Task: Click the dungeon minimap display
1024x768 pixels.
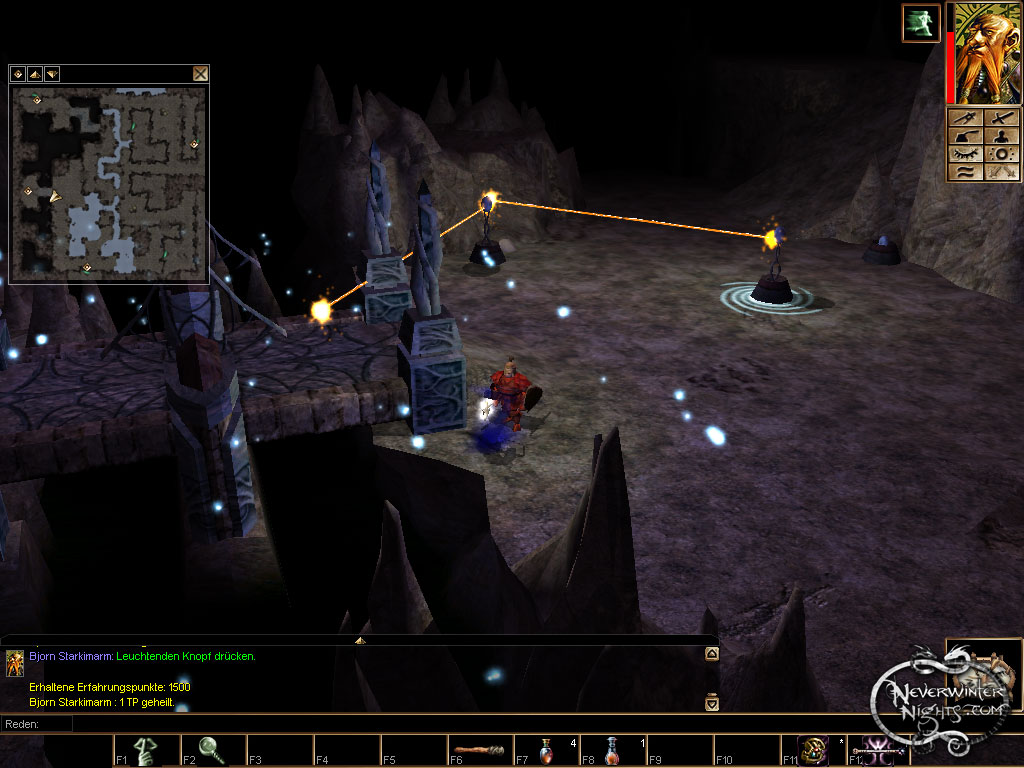Action: tap(109, 181)
